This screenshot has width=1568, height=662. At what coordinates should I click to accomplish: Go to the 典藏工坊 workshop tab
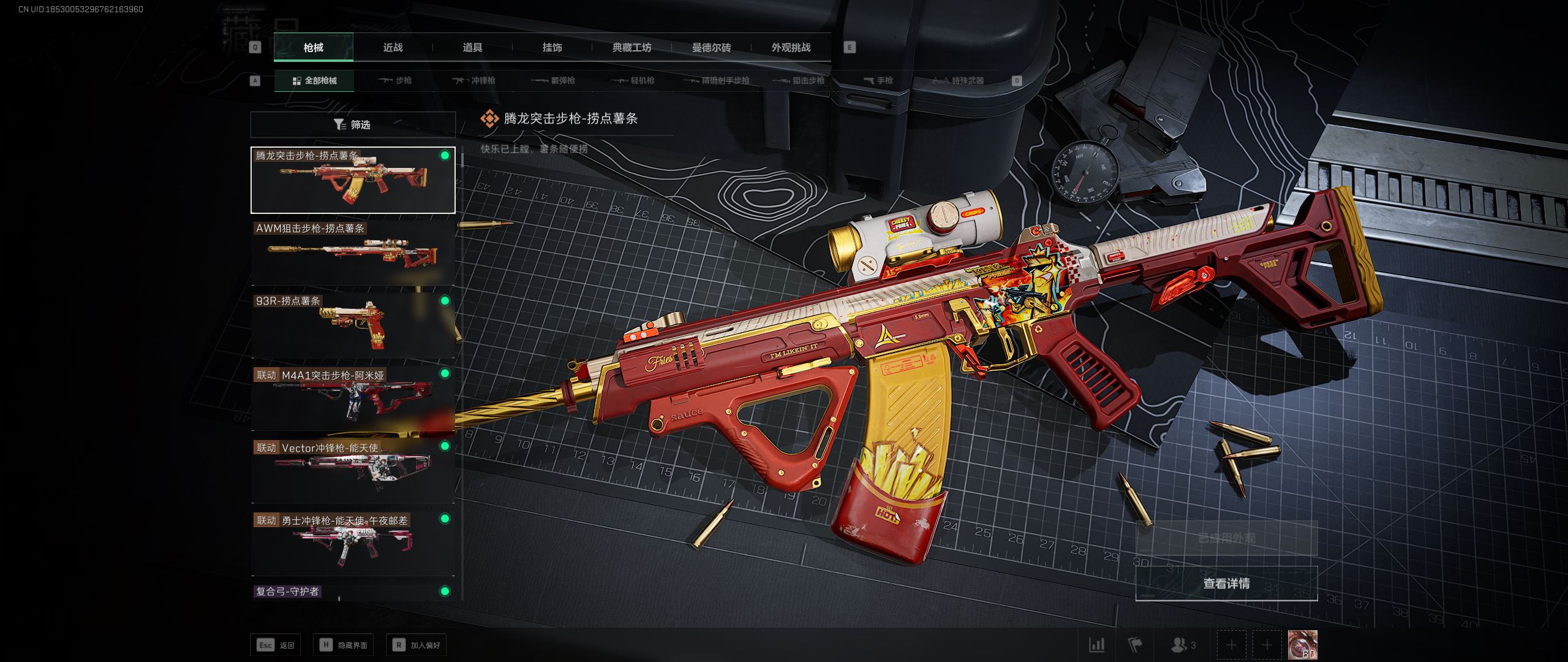[x=631, y=47]
